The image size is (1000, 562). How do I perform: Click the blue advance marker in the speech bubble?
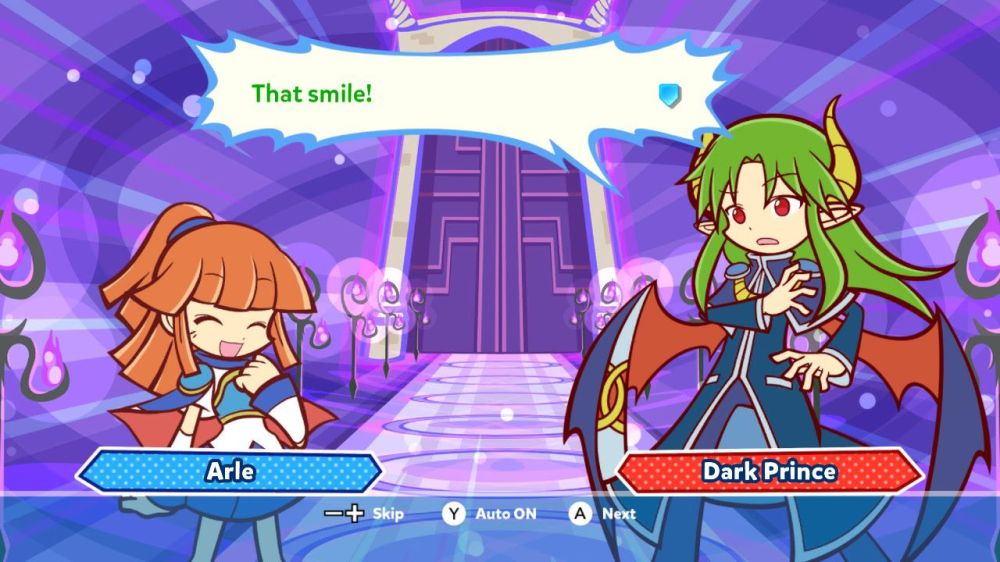click(x=670, y=95)
